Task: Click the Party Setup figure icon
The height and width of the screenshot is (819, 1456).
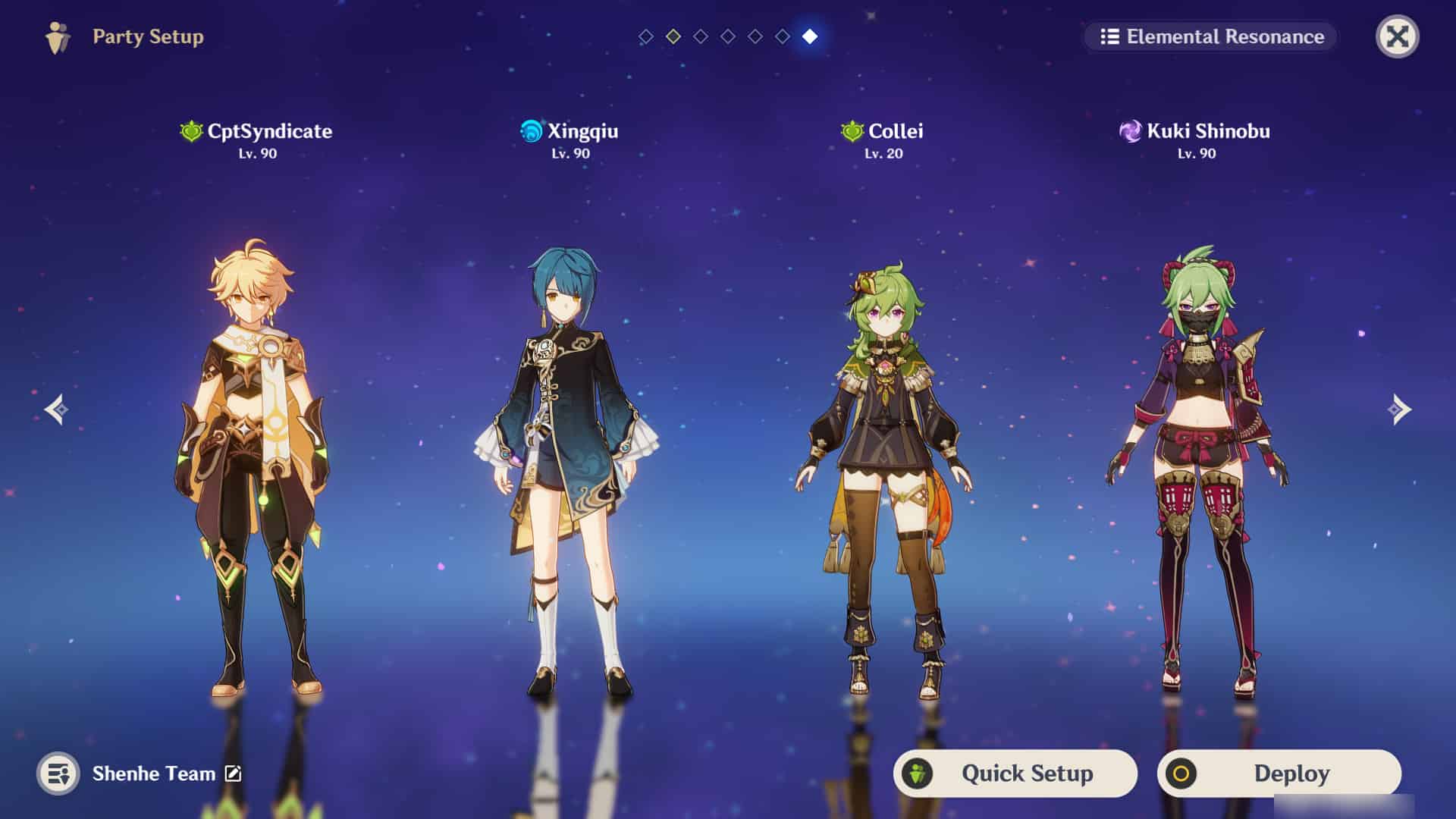Action: 58,35
